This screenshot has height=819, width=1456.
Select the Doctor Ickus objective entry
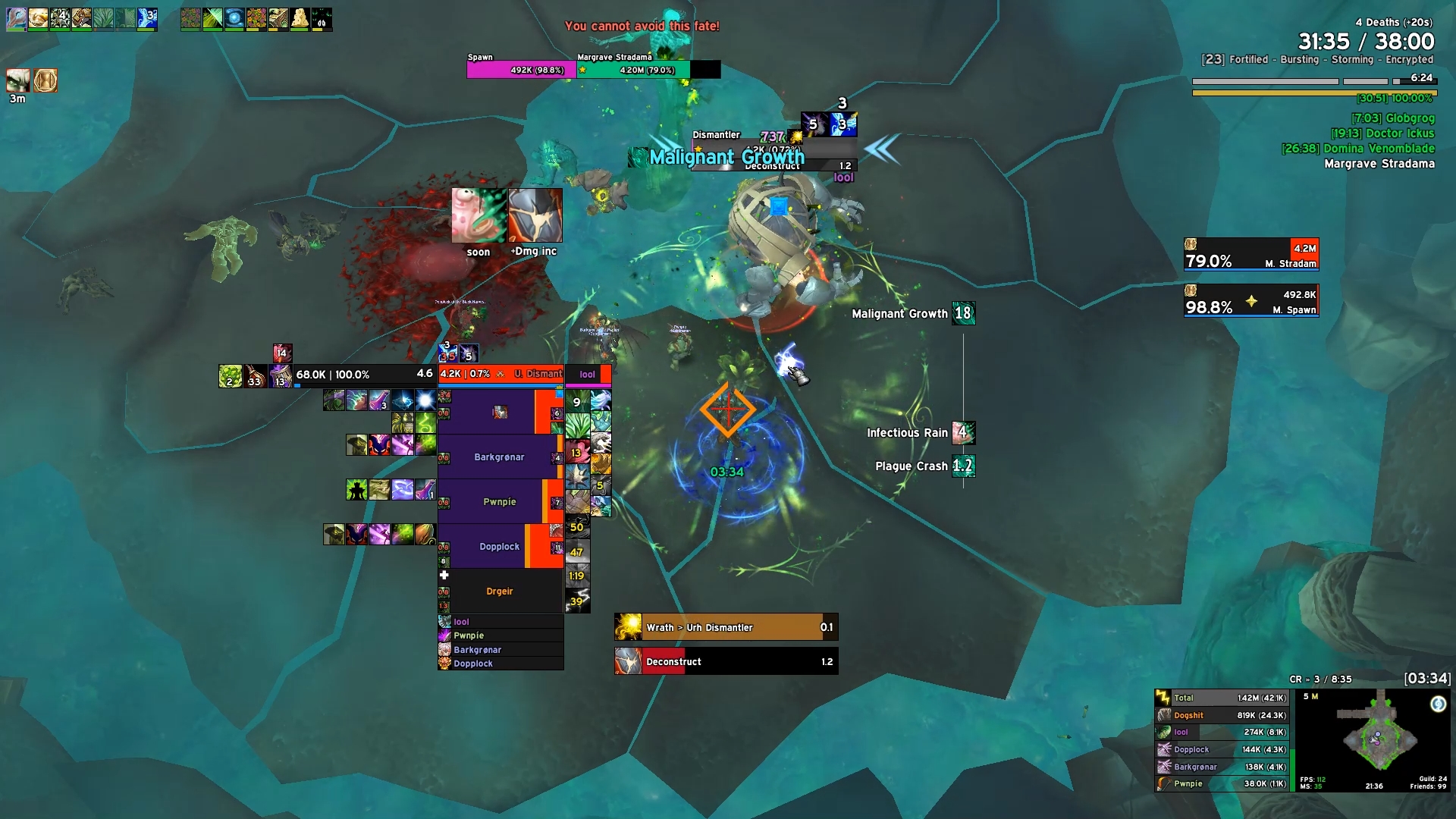click(1382, 133)
